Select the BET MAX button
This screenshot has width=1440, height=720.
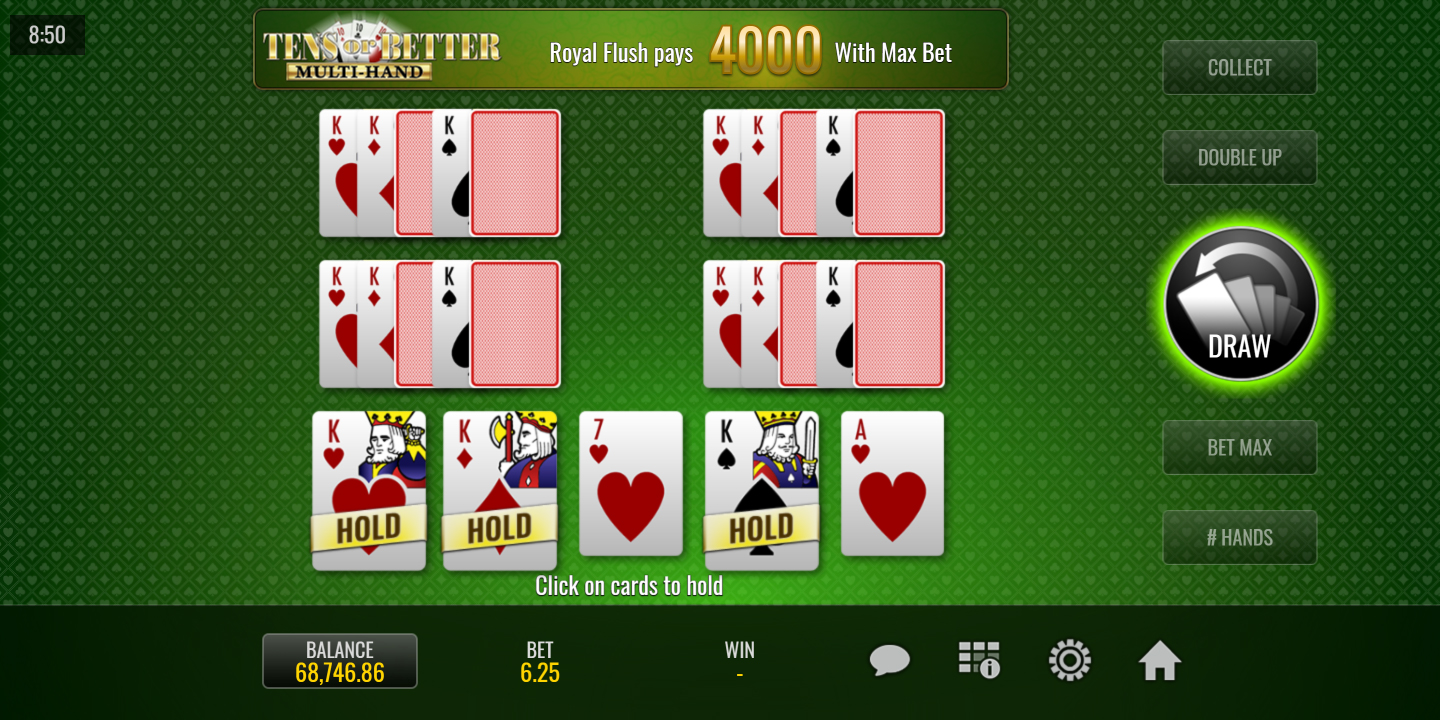1239,448
